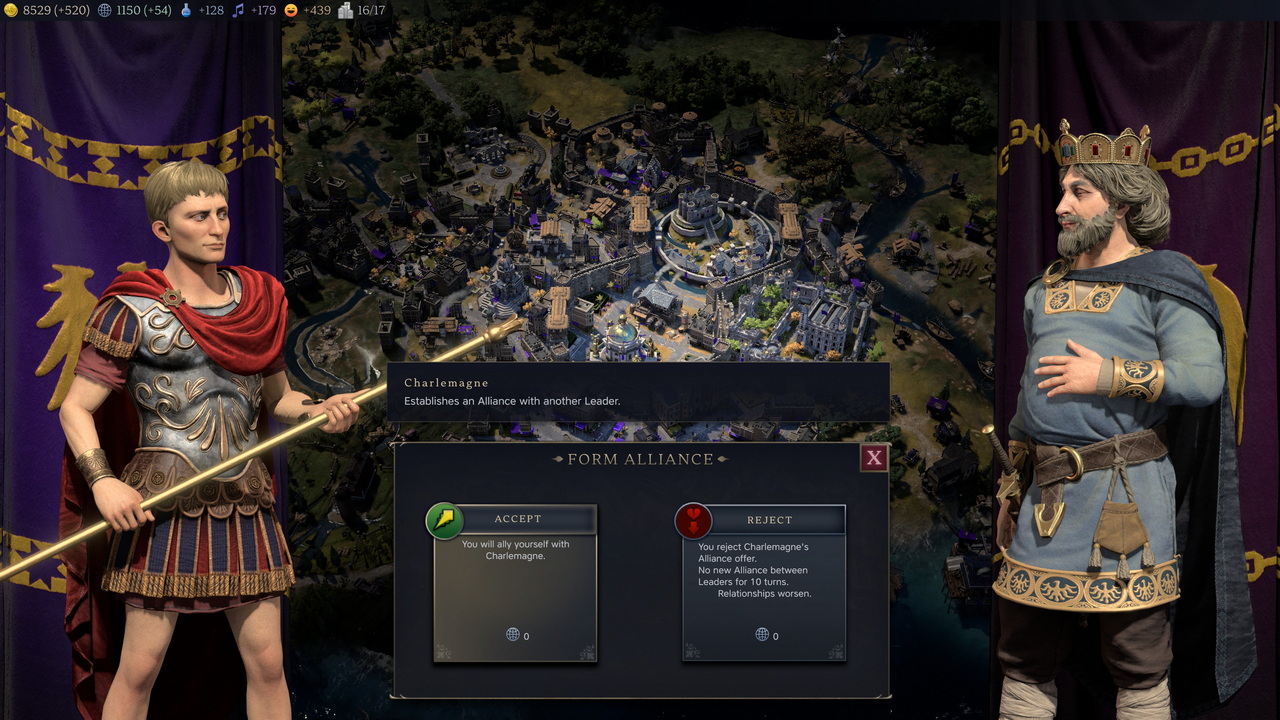The height and width of the screenshot is (720, 1280).
Task: Accept Charlemagne's alliance offer
Action: (516, 520)
